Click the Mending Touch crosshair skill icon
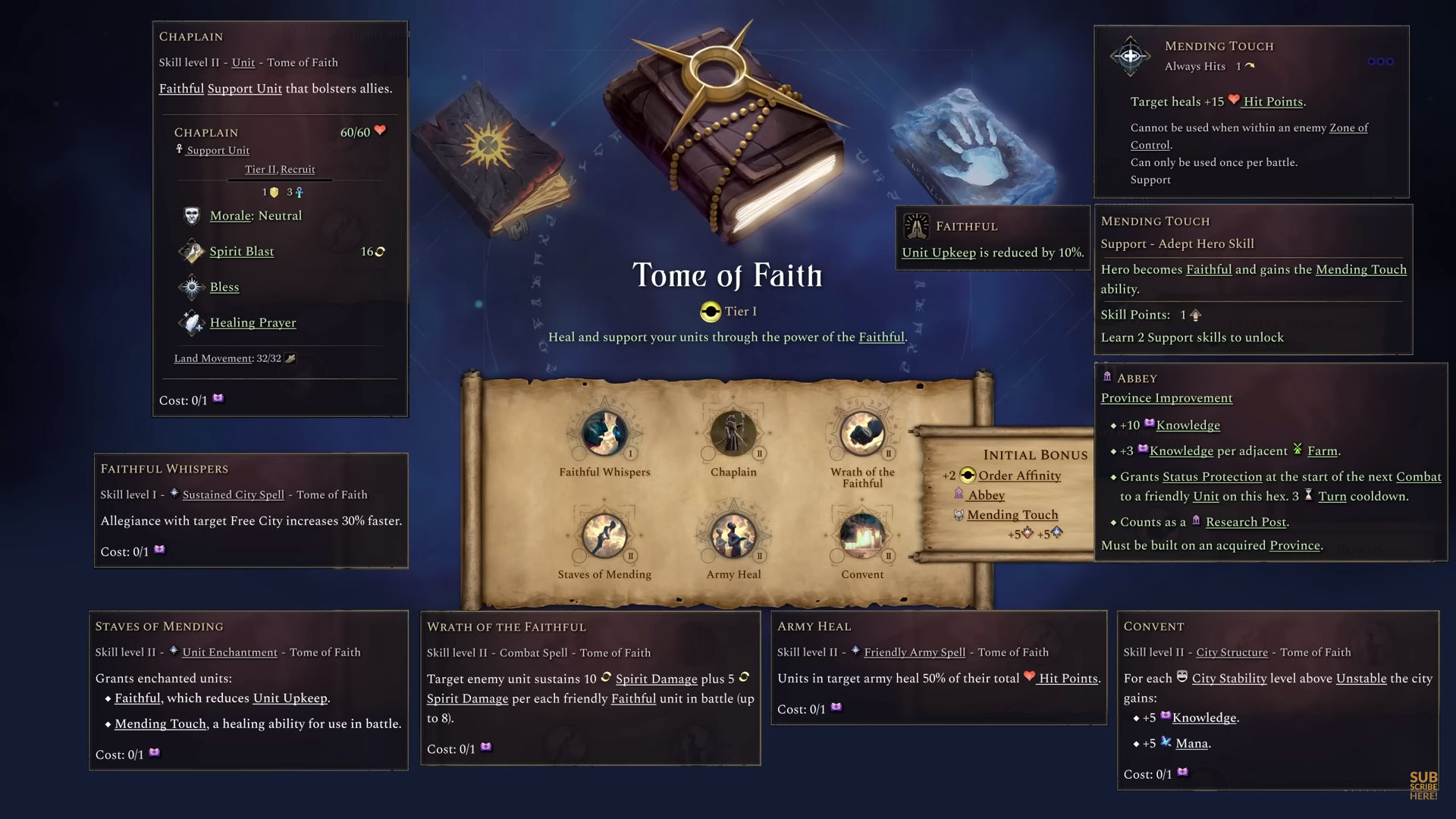This screenshot has height=819, width=1456. click(1130, 55)
